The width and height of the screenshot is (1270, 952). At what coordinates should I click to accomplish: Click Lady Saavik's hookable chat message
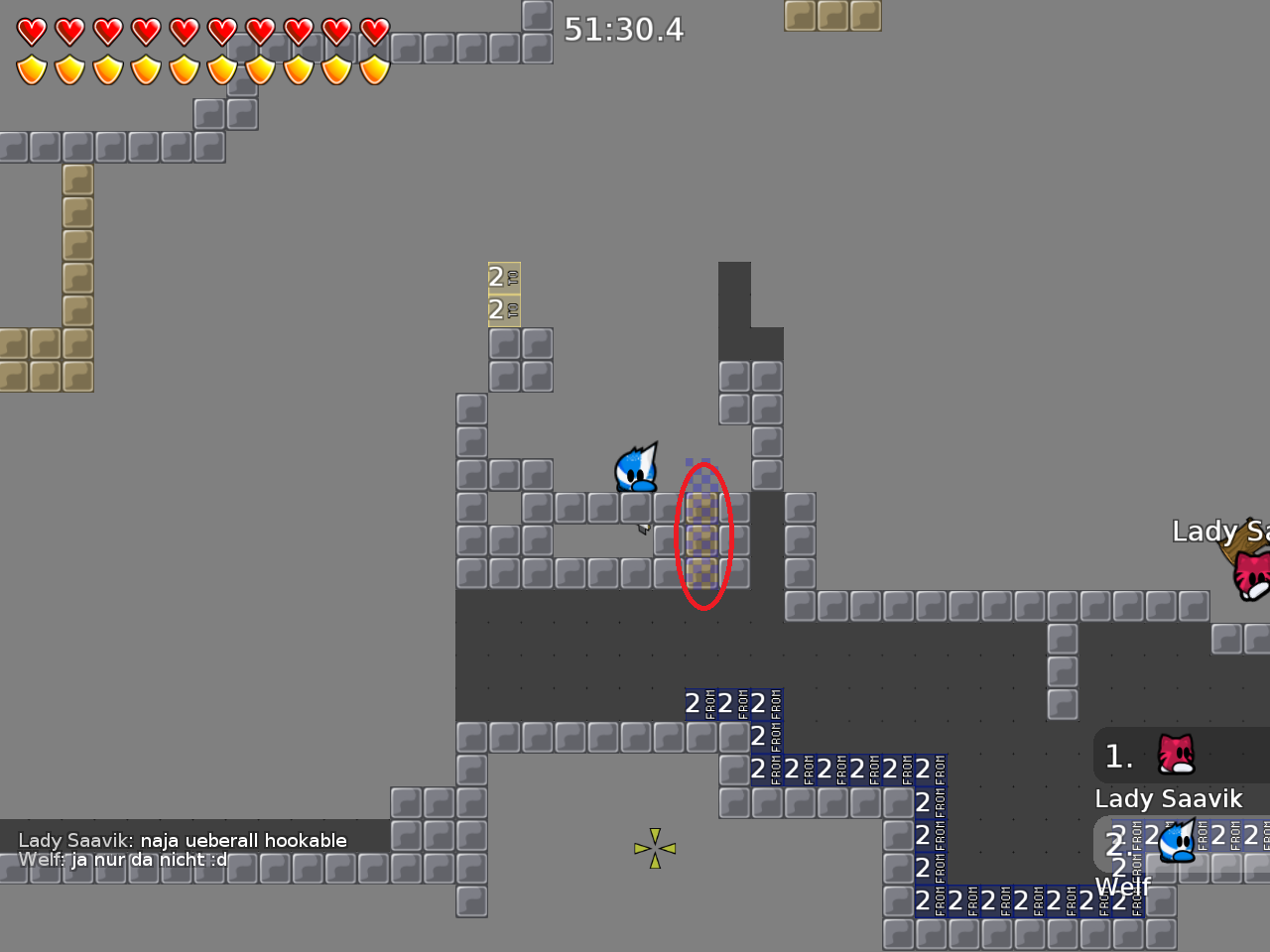coord(182,839)
